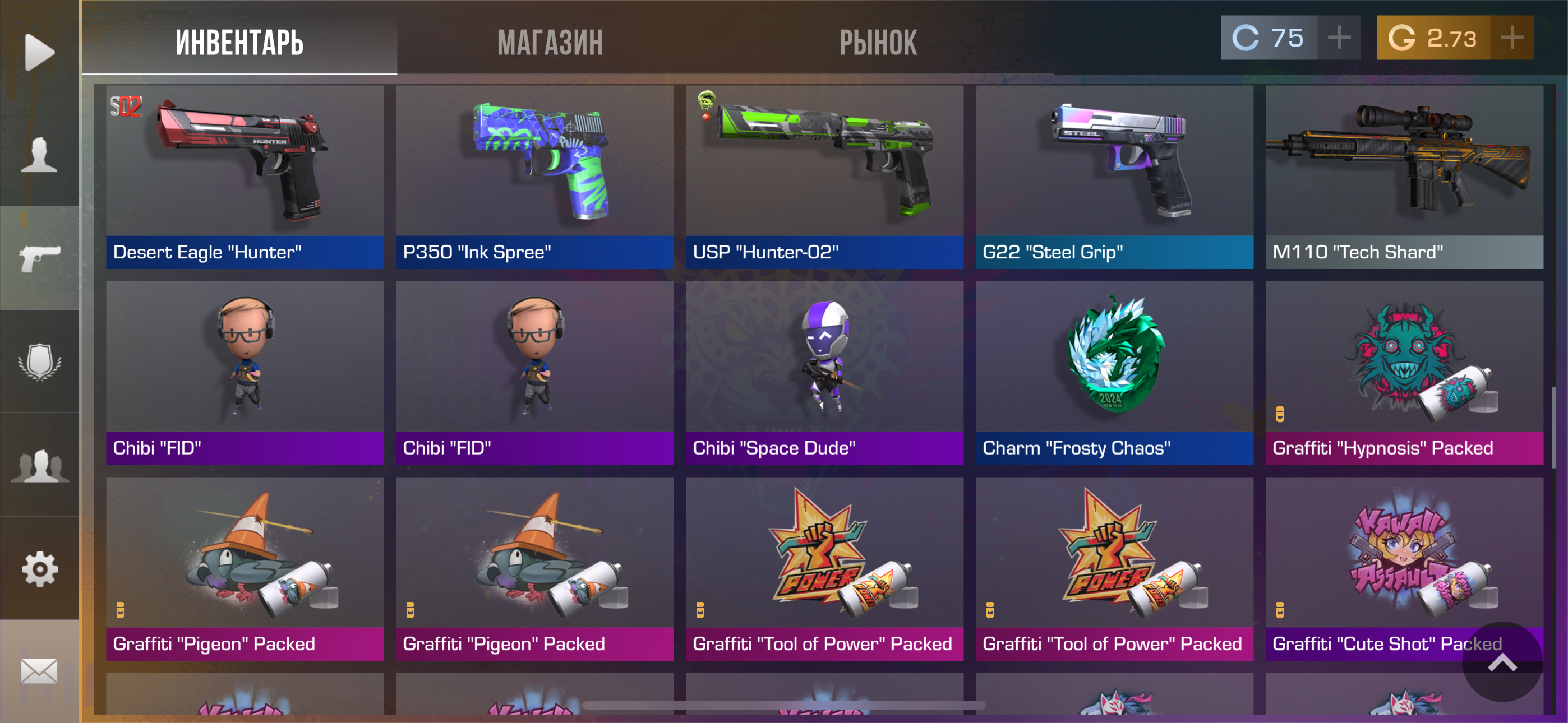The image size is (1568, 723).
Task: Select the Charm "Frosty Chaos" item
Action: [1114, 373]
